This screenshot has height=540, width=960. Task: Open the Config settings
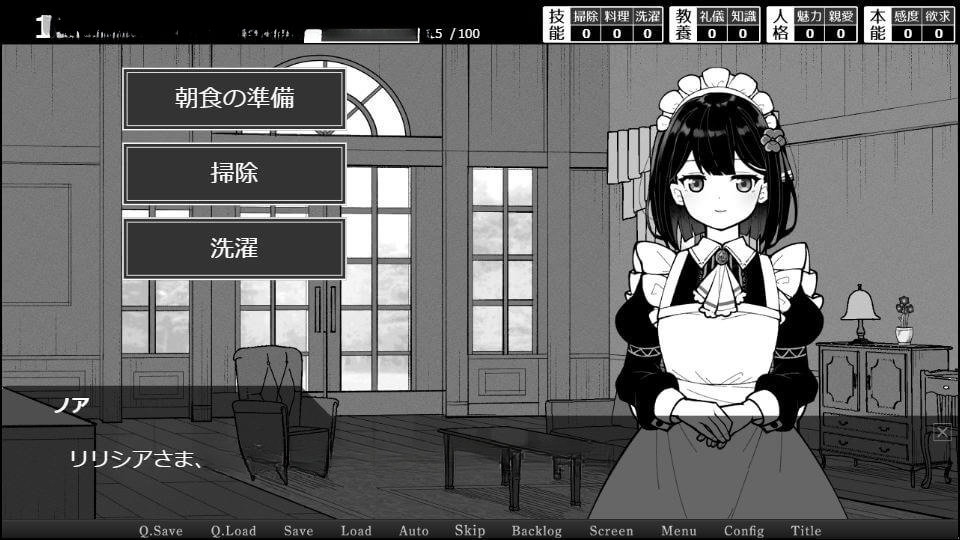pos(744,531)
